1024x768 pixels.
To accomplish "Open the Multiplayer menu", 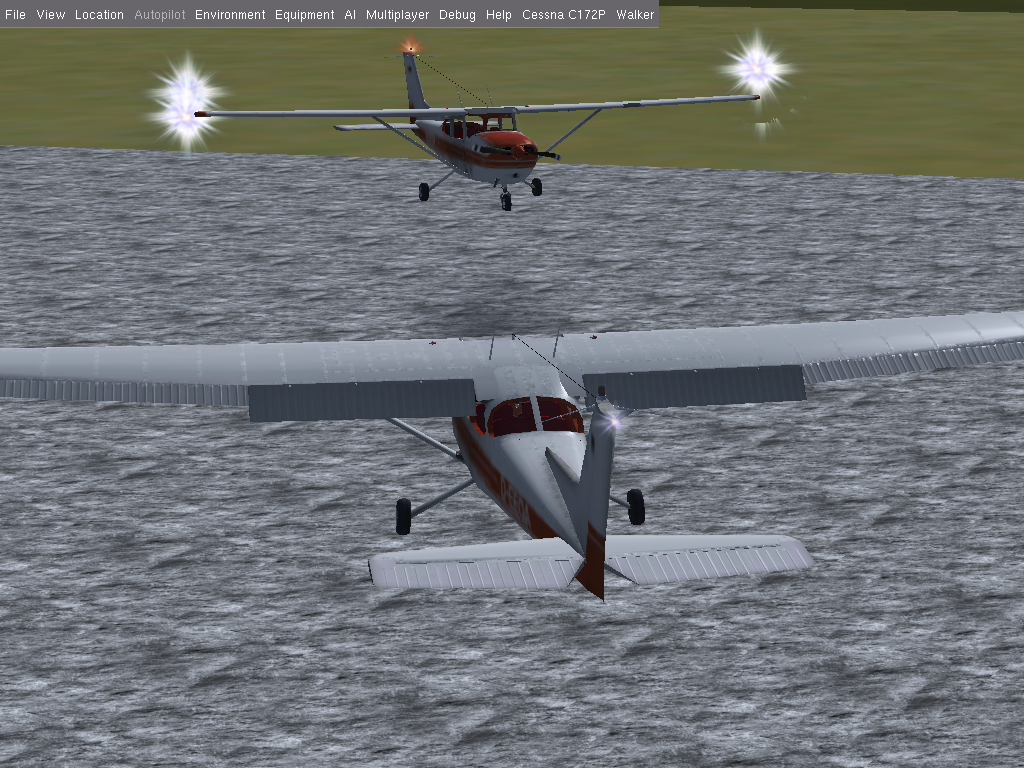I will (x=397, y=15).
